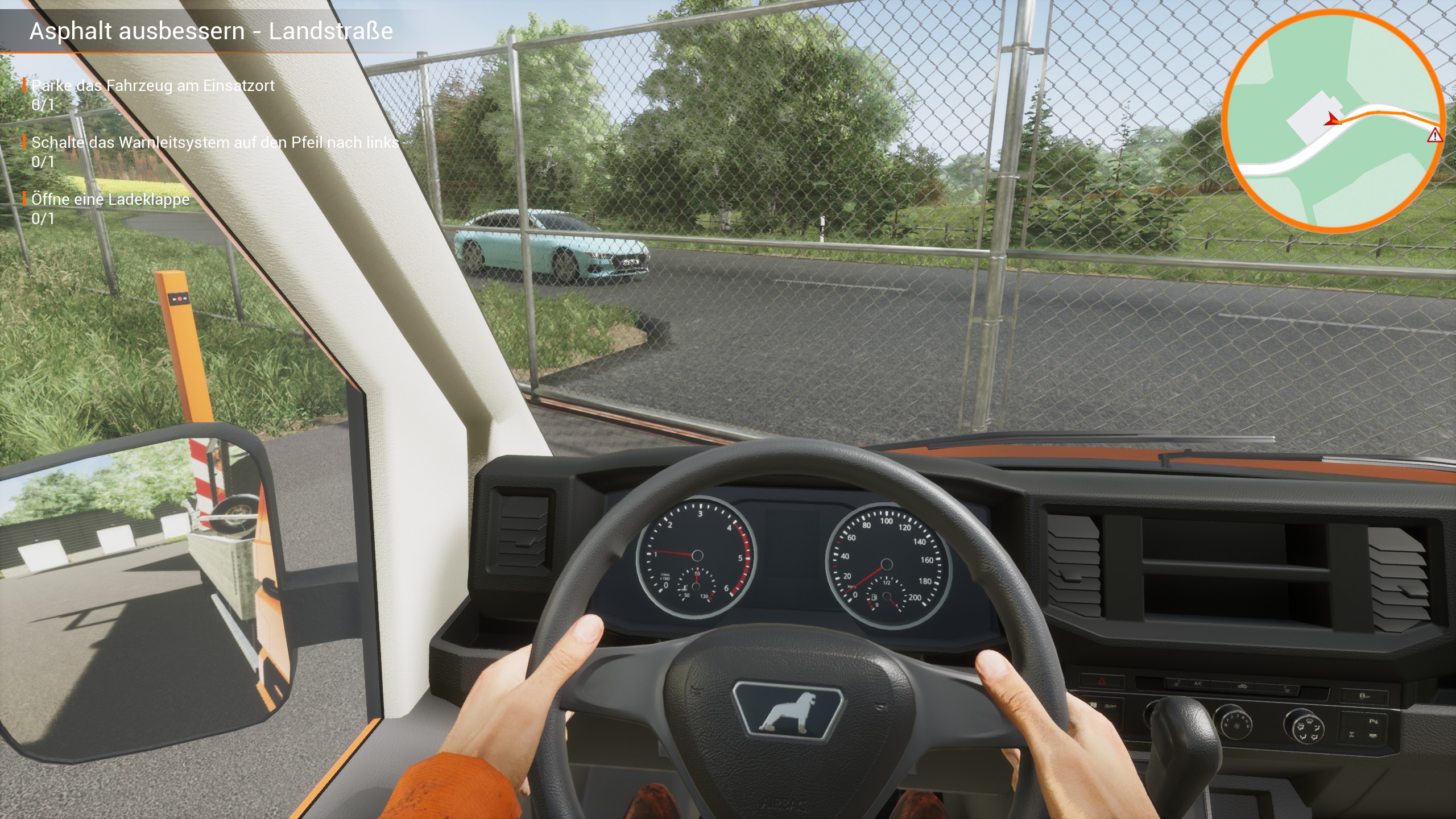This screenshot has width=1456, height=819.
Task: Choose the 'Schalte das Warnleitsystem' objective entry
Action: point(215,143)
